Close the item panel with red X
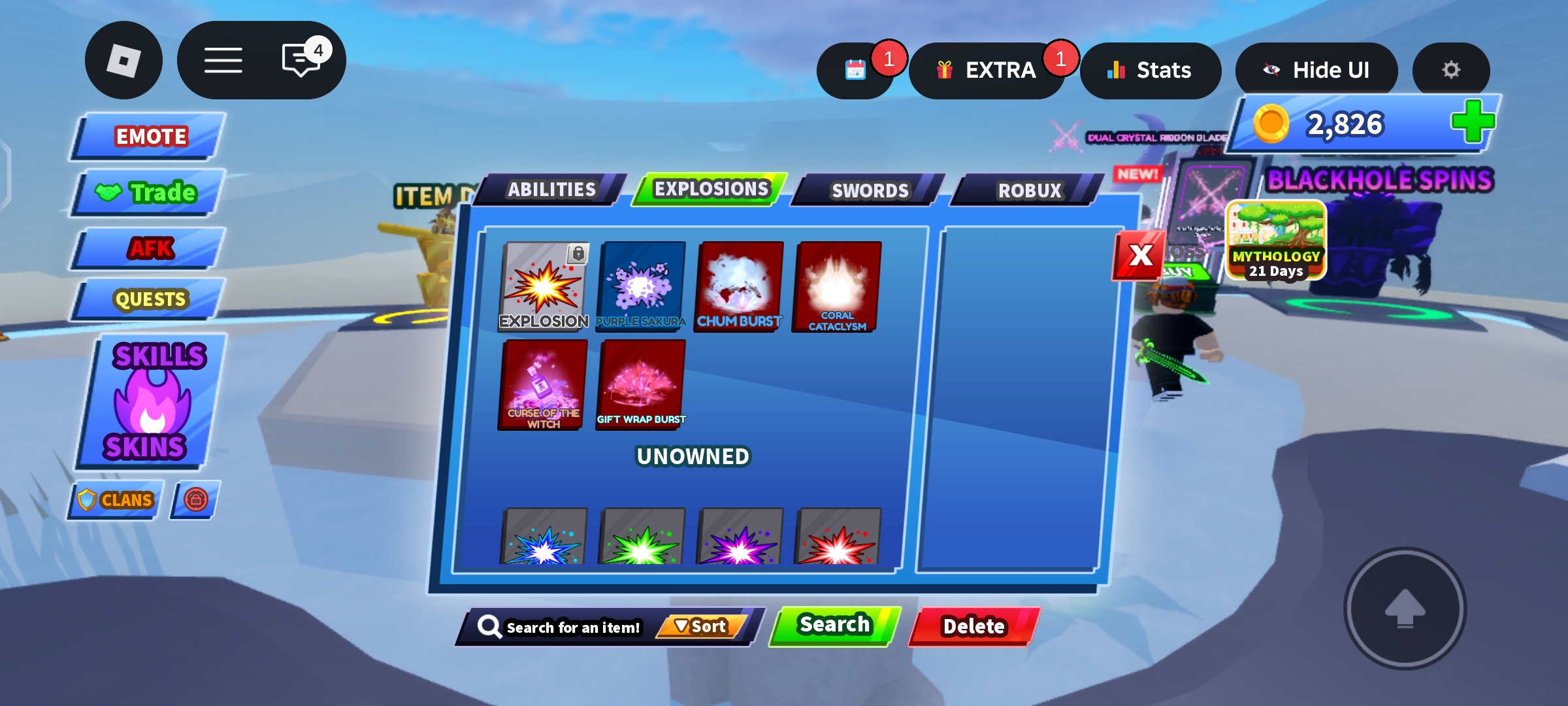The height and width of the screenshot is (706, 1568). [x=1139, y=256]
